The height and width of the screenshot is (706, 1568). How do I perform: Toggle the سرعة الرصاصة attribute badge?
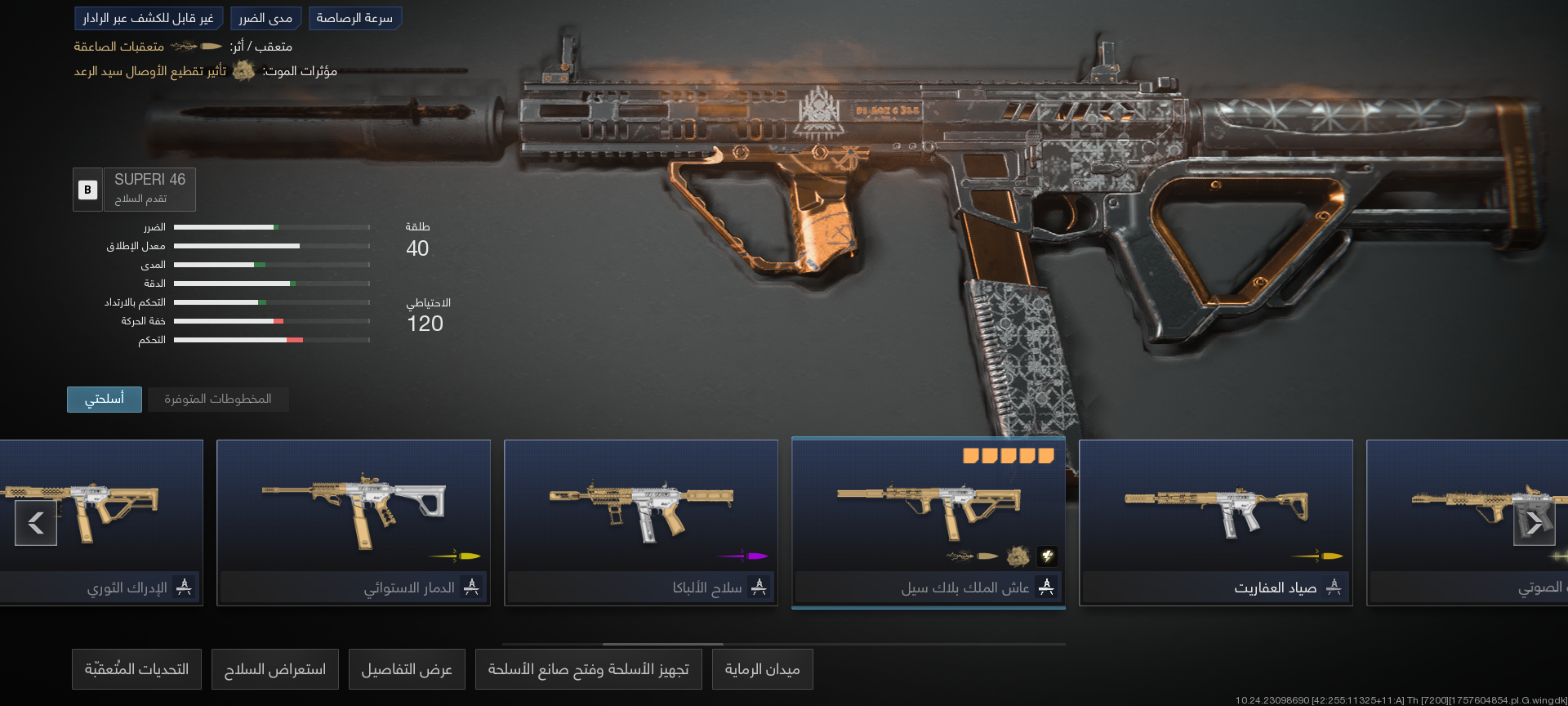(355, 18)
